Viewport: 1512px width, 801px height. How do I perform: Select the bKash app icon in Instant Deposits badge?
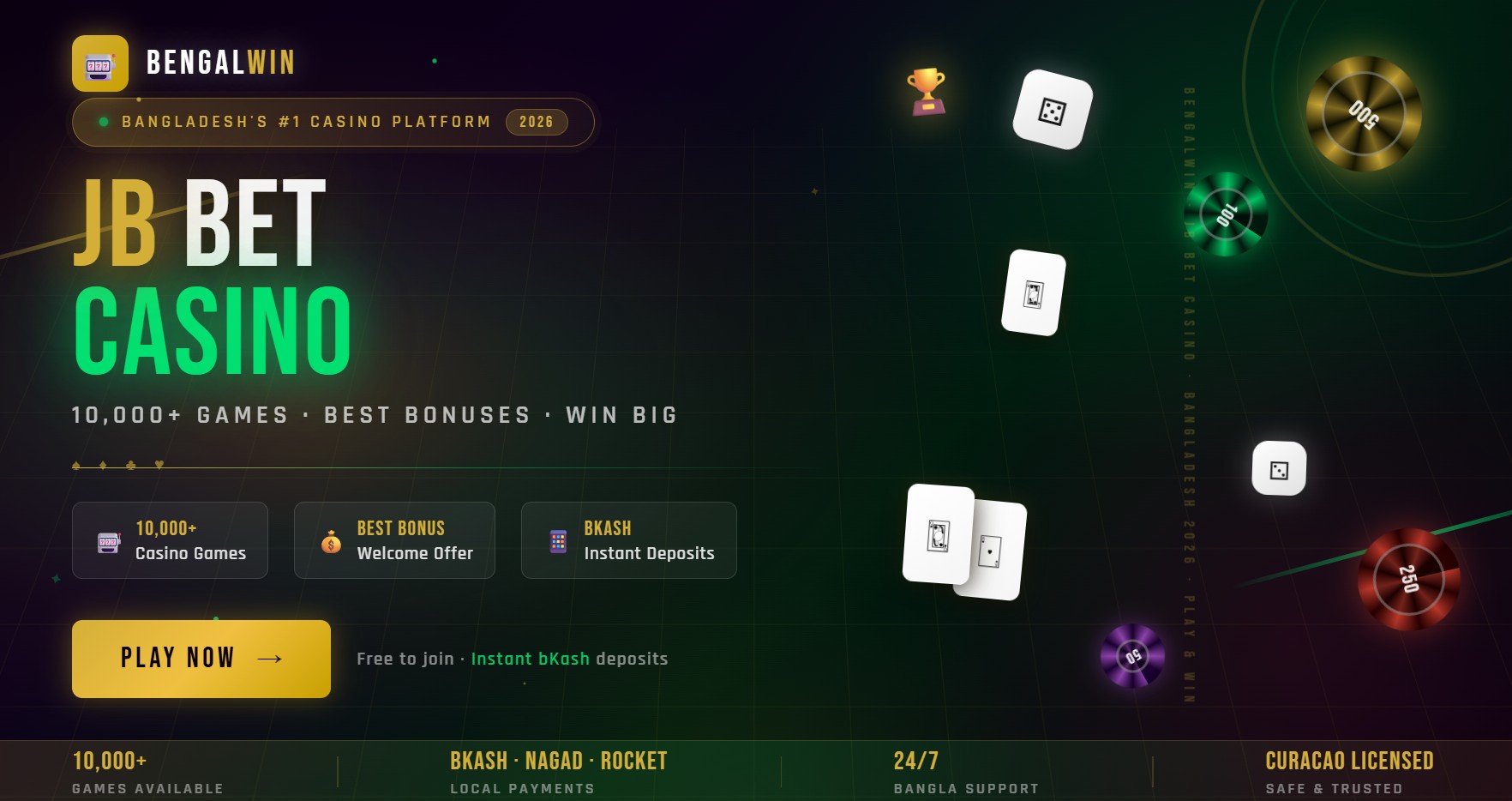coord(557,540)
